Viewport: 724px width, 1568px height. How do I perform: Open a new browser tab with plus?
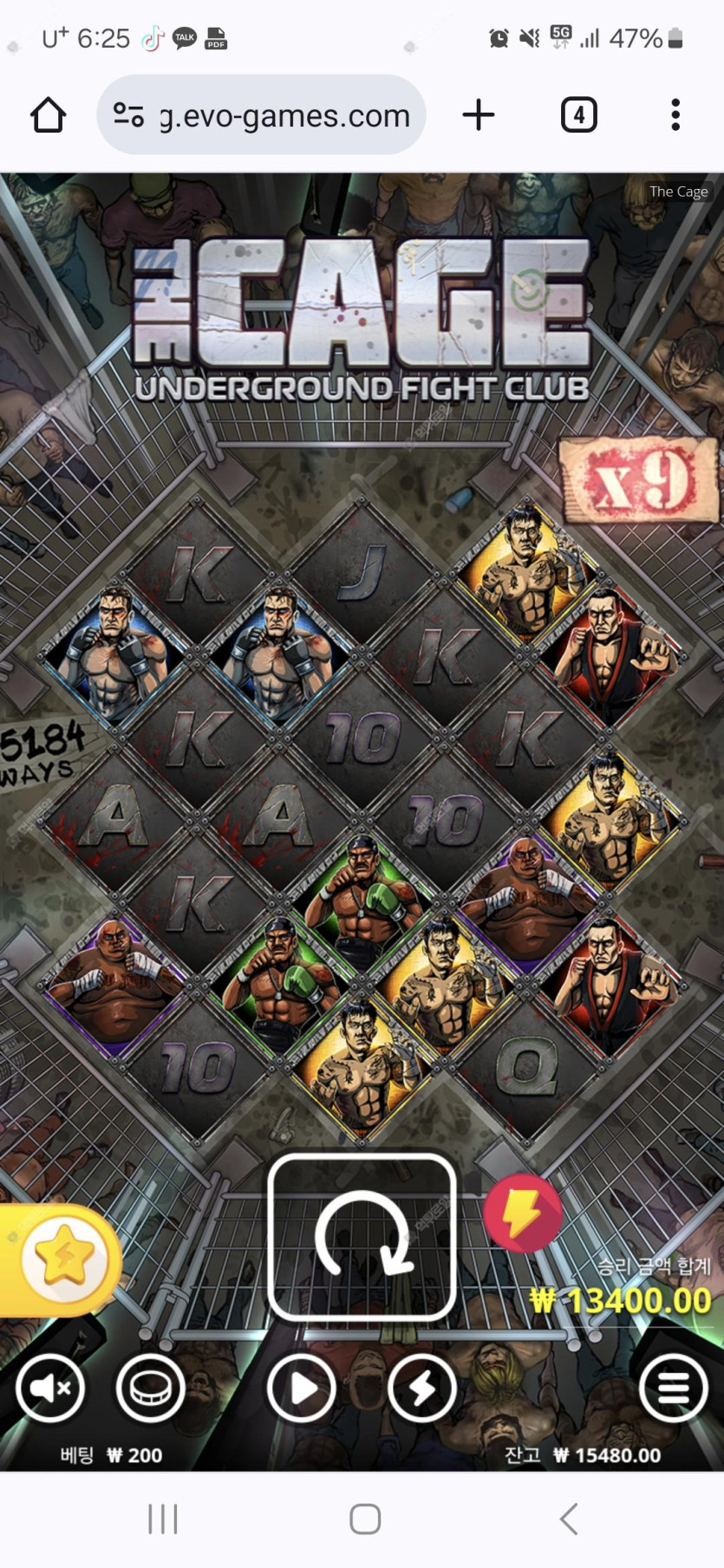[x=478, y=114]
